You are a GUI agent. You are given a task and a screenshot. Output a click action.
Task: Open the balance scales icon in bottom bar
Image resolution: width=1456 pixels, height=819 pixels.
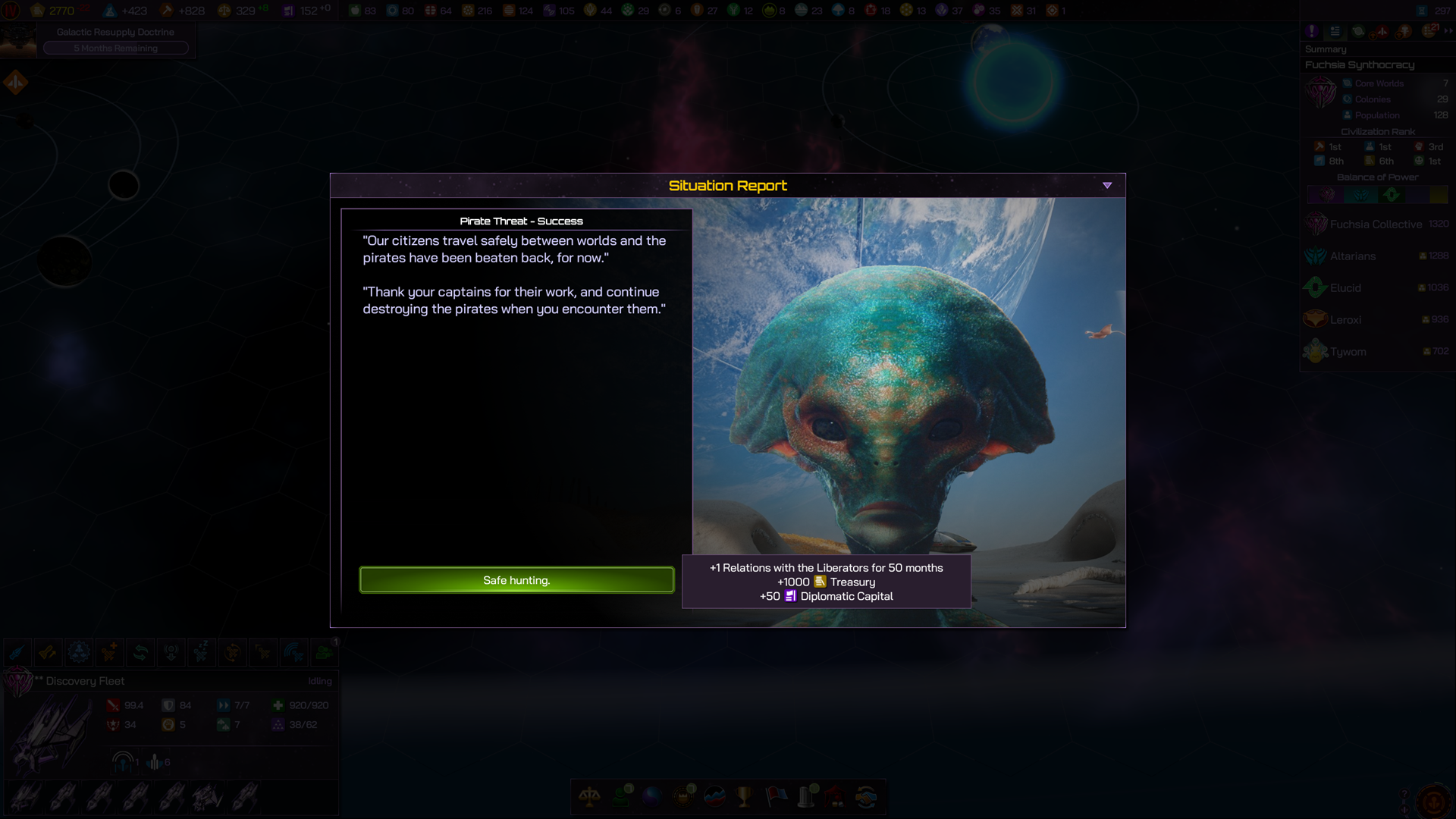589,797
